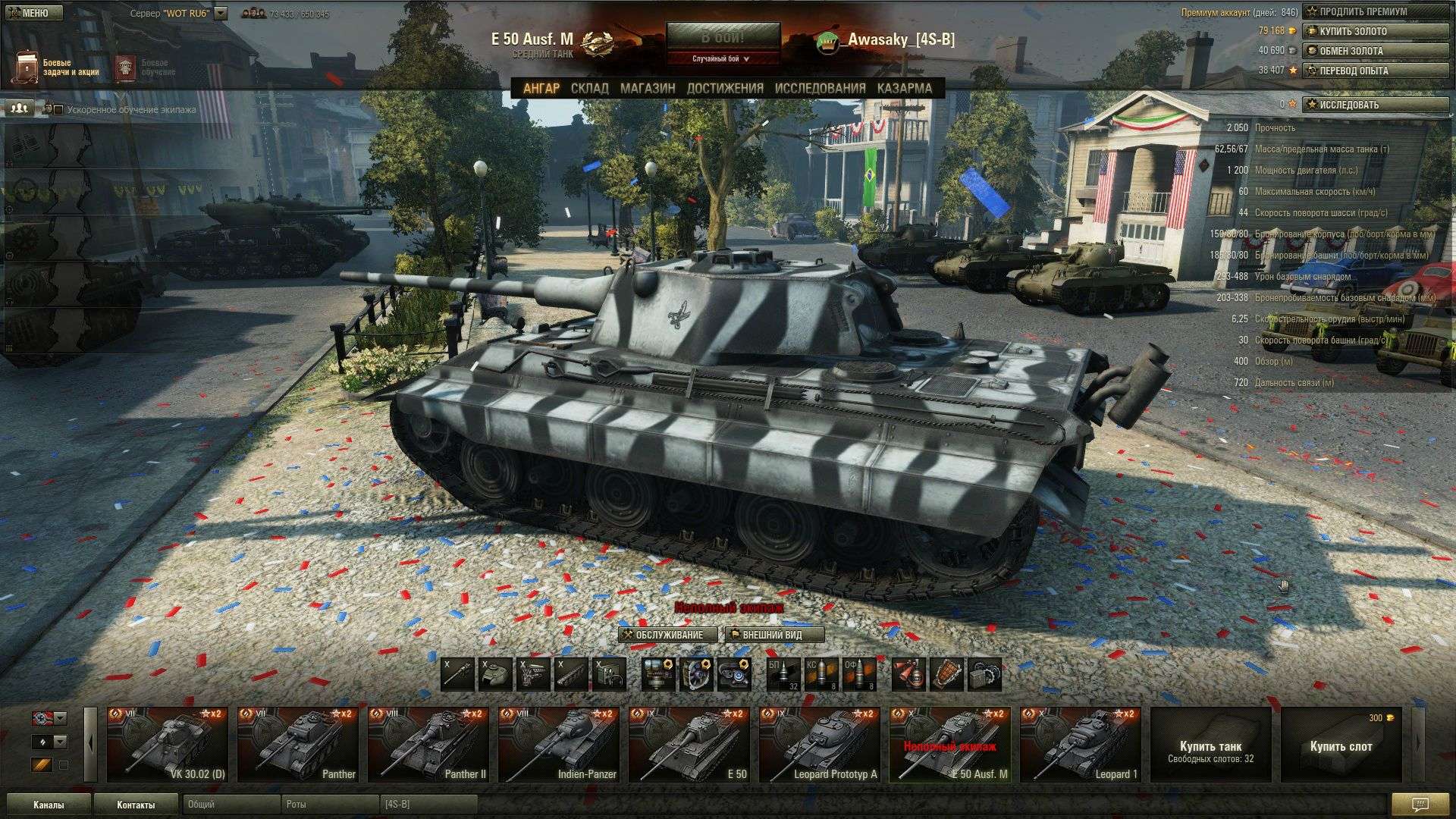Choose Купить слот tile
The image size is (1456, 819).
pos(1341,744)
